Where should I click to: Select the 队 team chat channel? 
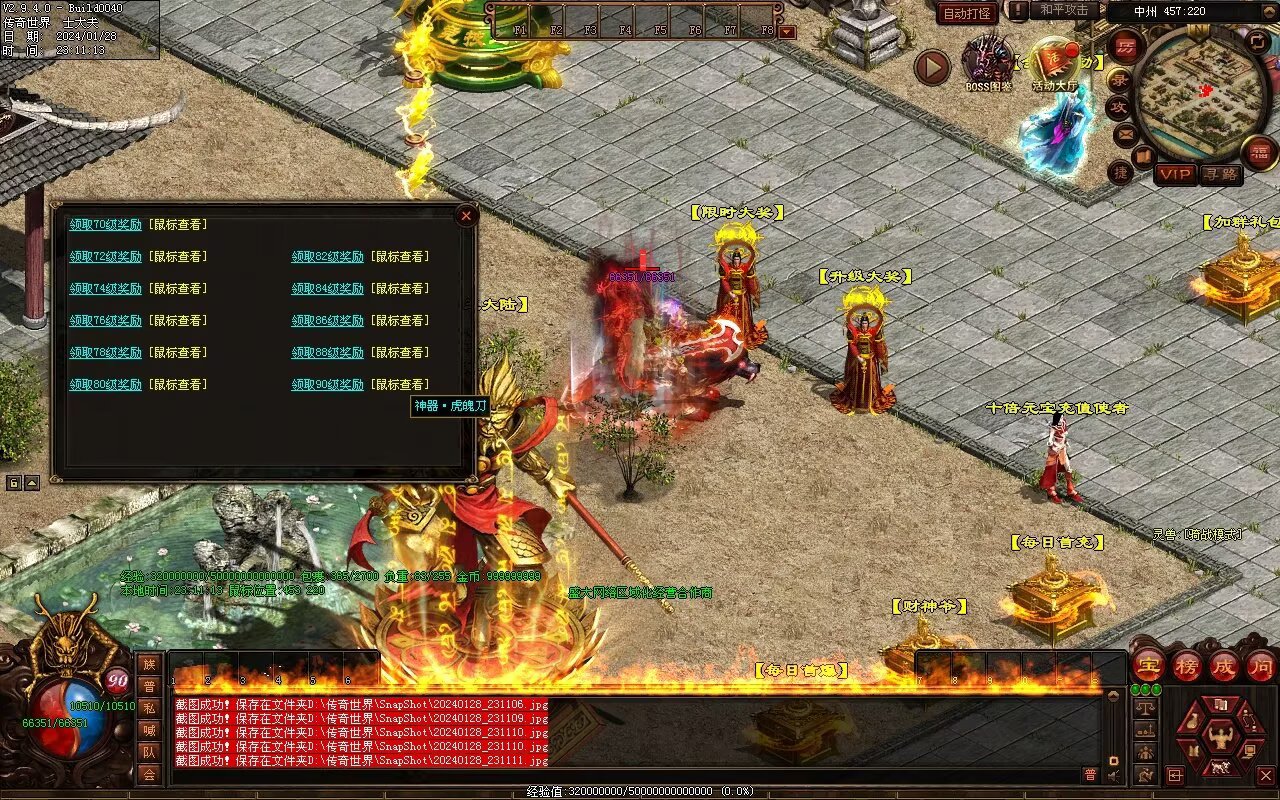149,752
